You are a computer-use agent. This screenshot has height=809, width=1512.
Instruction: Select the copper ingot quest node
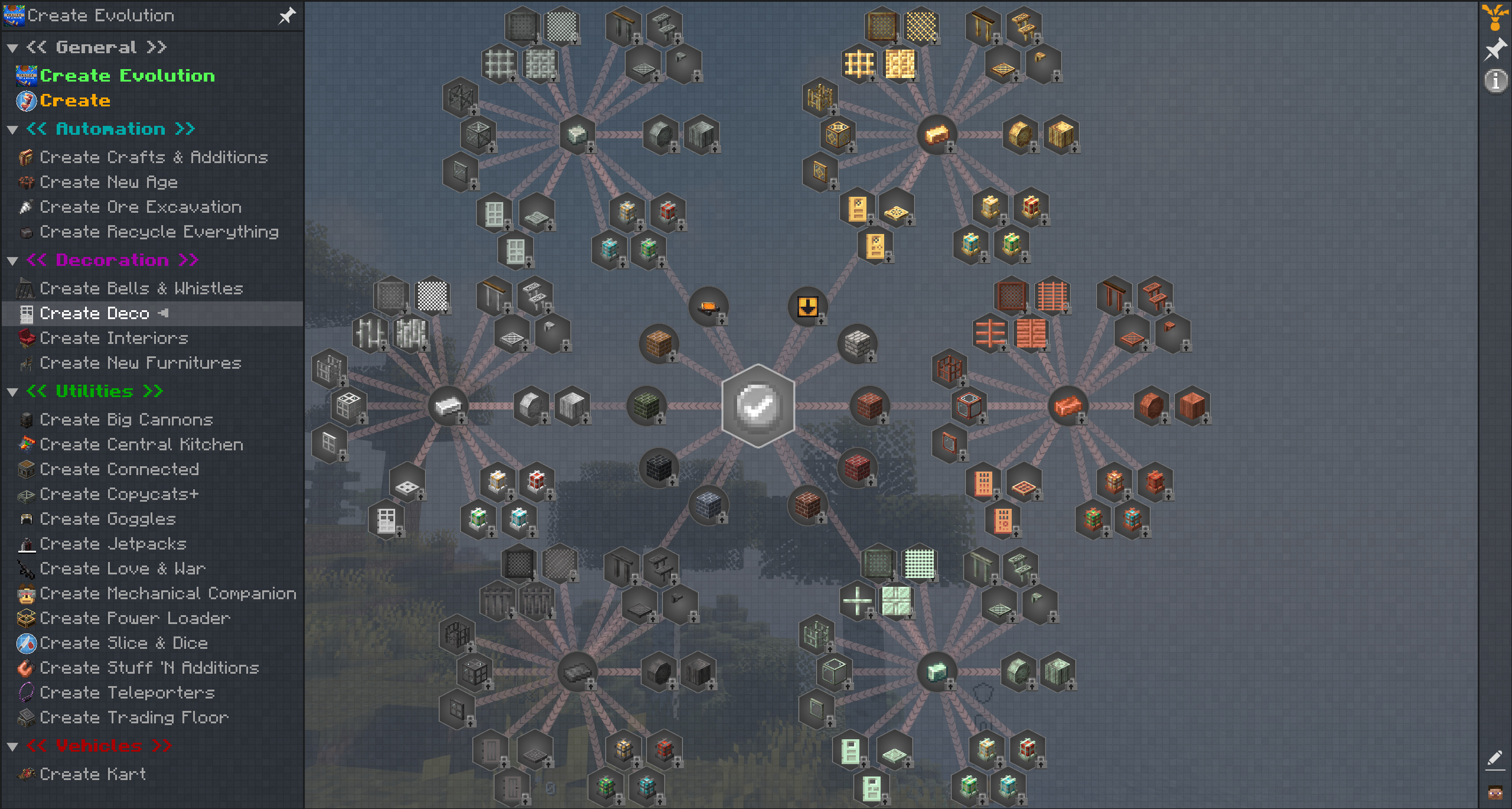(1067, 406)
